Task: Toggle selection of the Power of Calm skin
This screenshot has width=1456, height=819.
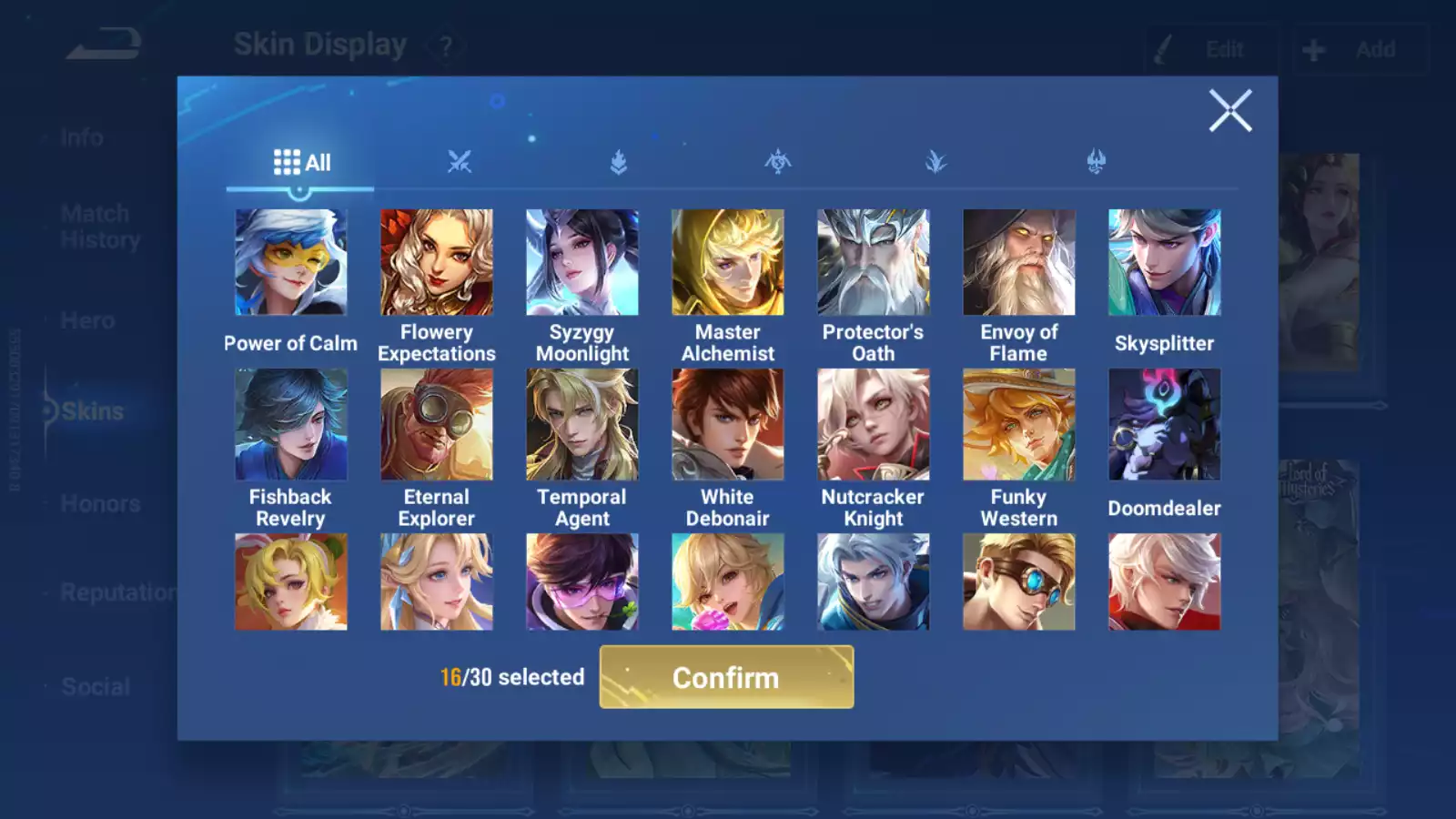Action: pyautogui.click(x=290, y=261)
